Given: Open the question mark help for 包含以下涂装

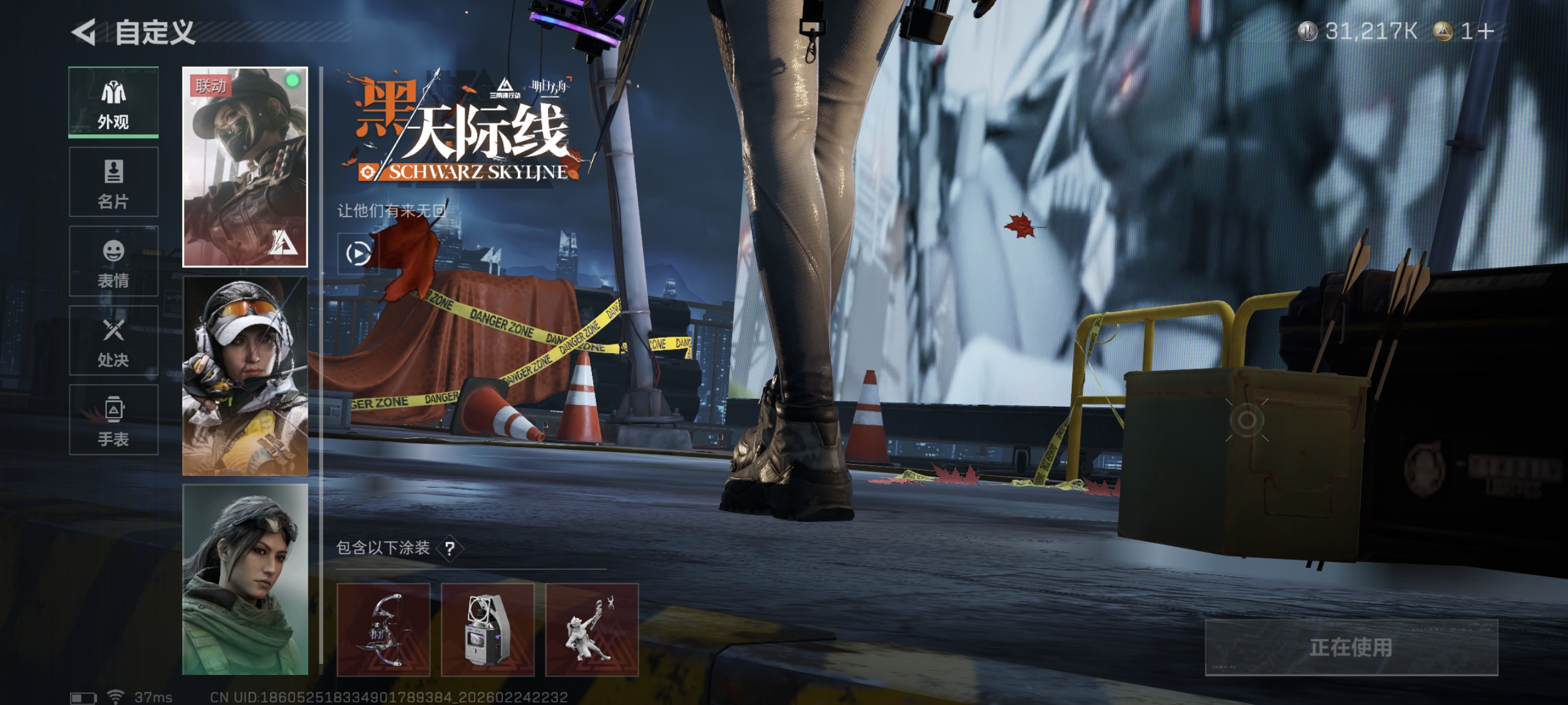Looking at the screenshot, I should click(450, 549).
